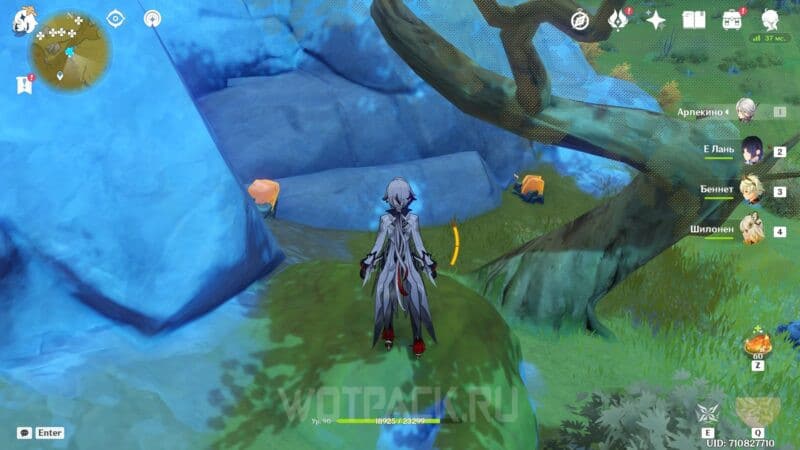Open the events overview icon

(x=617, y=19)
